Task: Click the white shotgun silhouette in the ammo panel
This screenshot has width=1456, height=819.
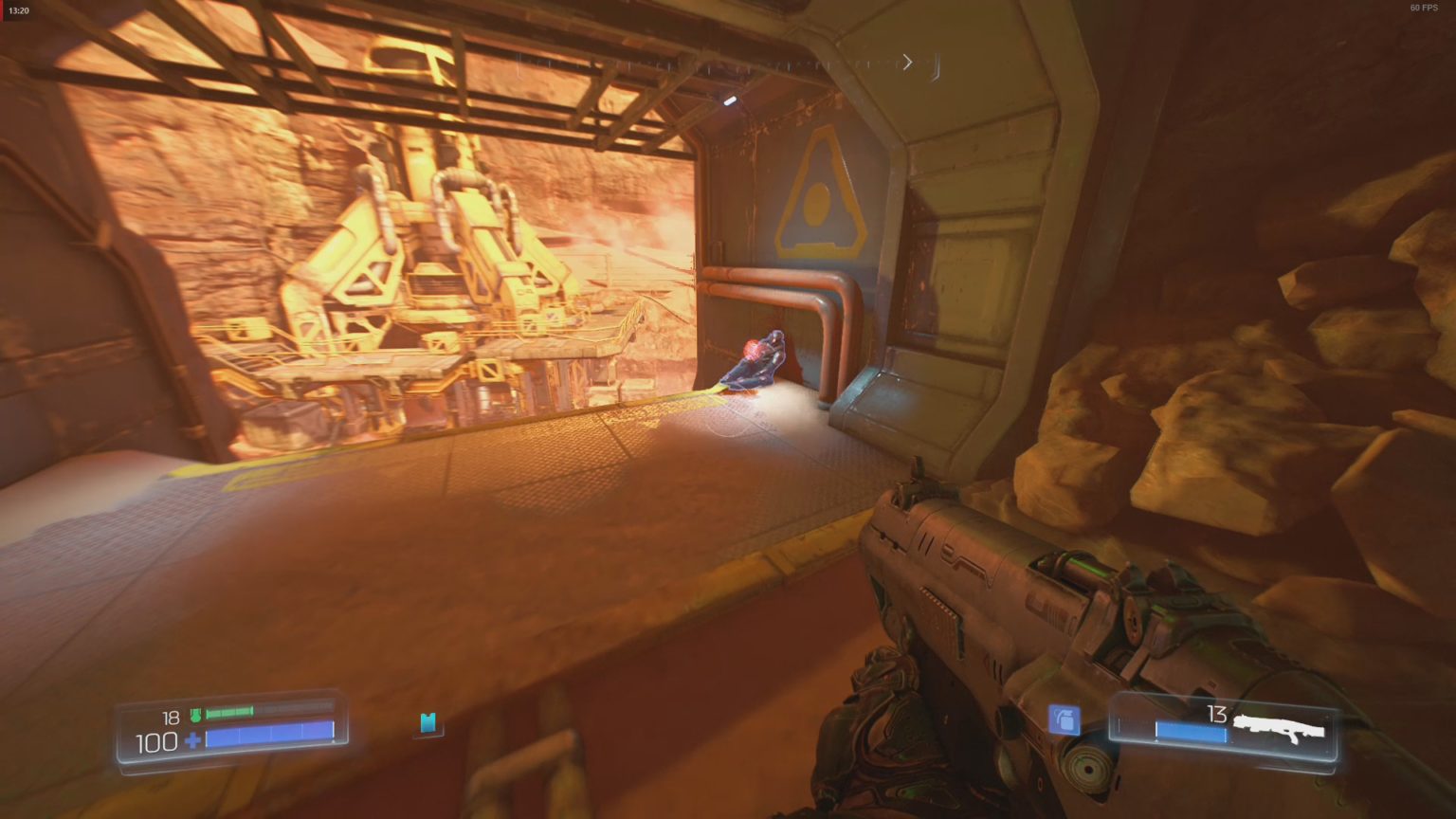Action: (1278, 725)
